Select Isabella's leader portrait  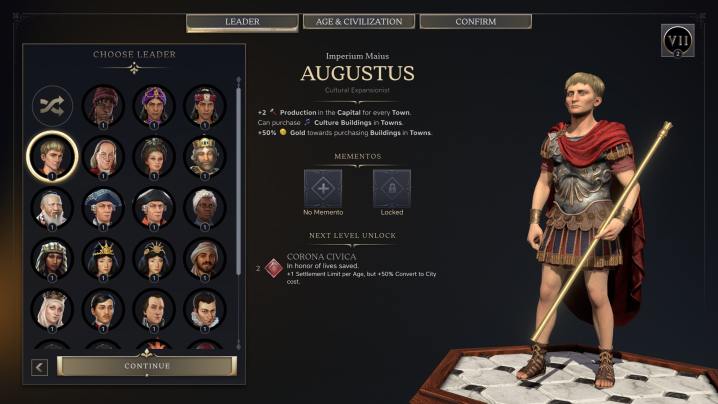[x=53, y=309]
